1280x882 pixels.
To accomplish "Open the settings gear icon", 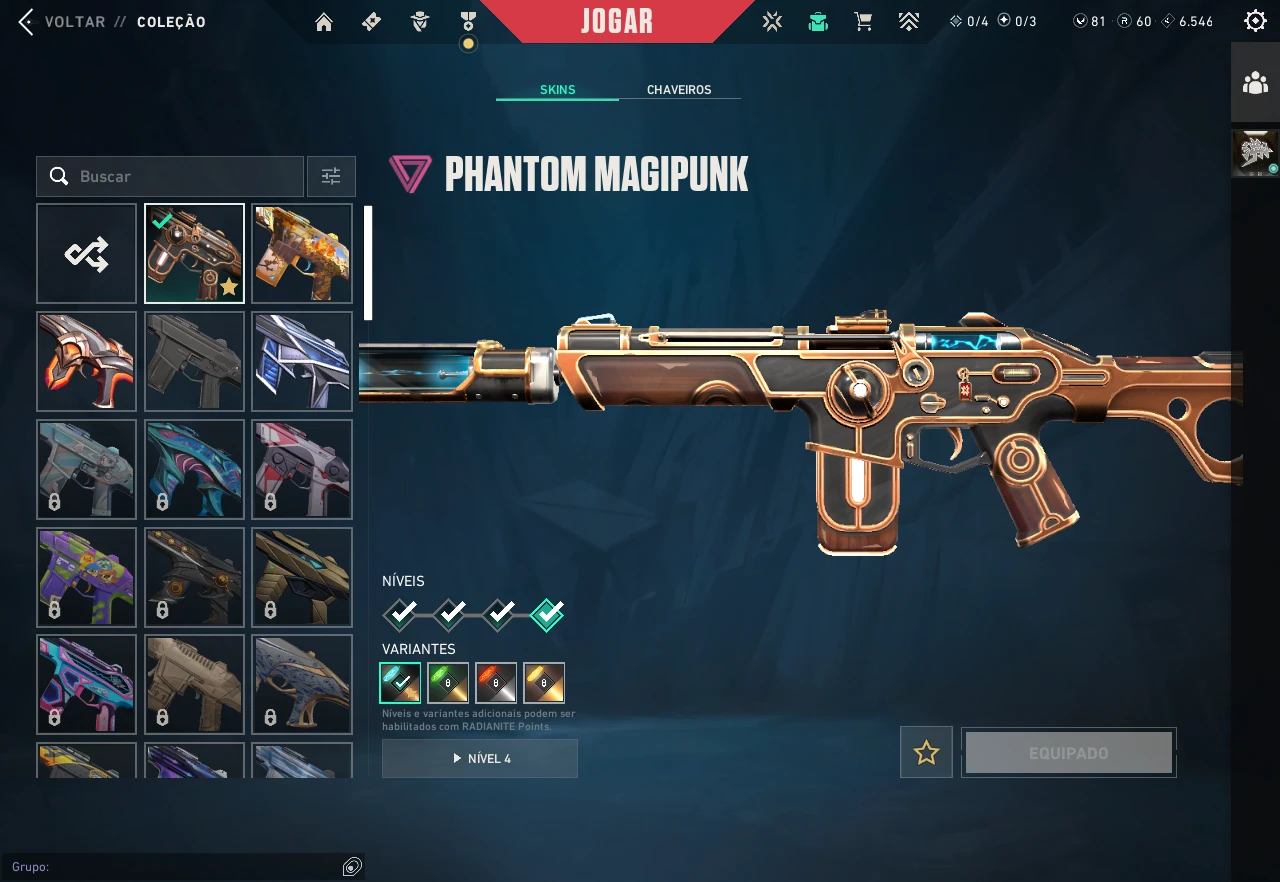I will 1255,21.
